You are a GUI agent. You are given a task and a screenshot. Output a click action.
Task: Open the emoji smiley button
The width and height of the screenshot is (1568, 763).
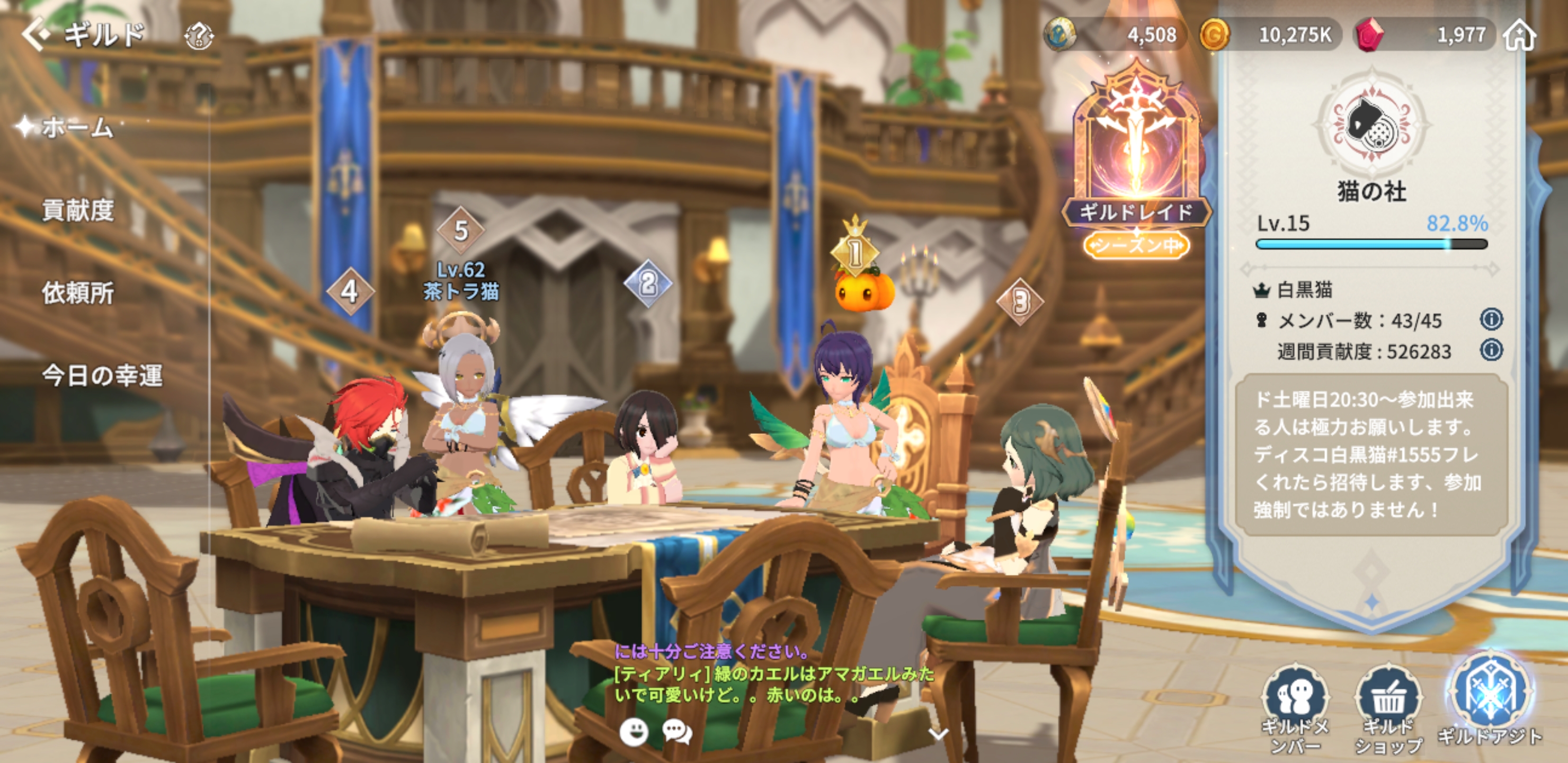click(634, 731)
